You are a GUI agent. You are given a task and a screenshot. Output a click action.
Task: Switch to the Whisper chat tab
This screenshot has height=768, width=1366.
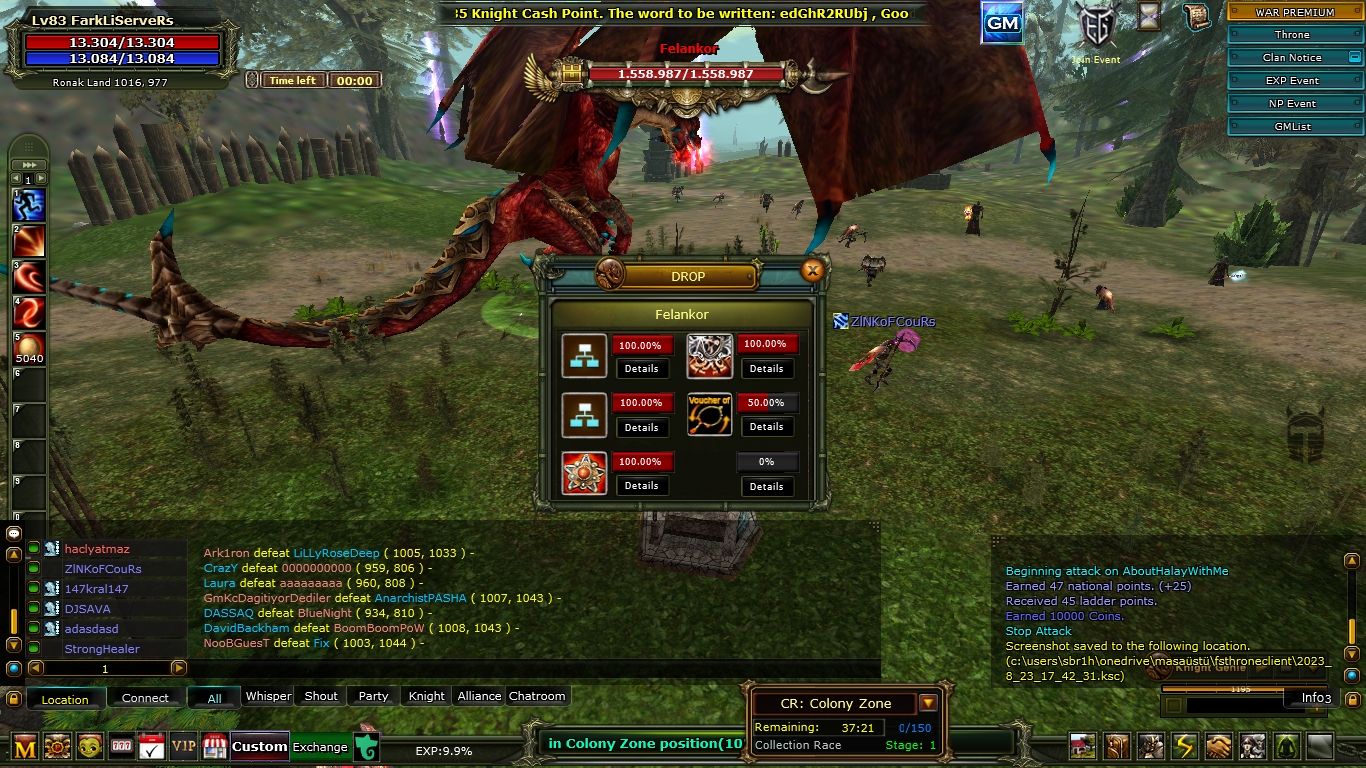[268, 696]
